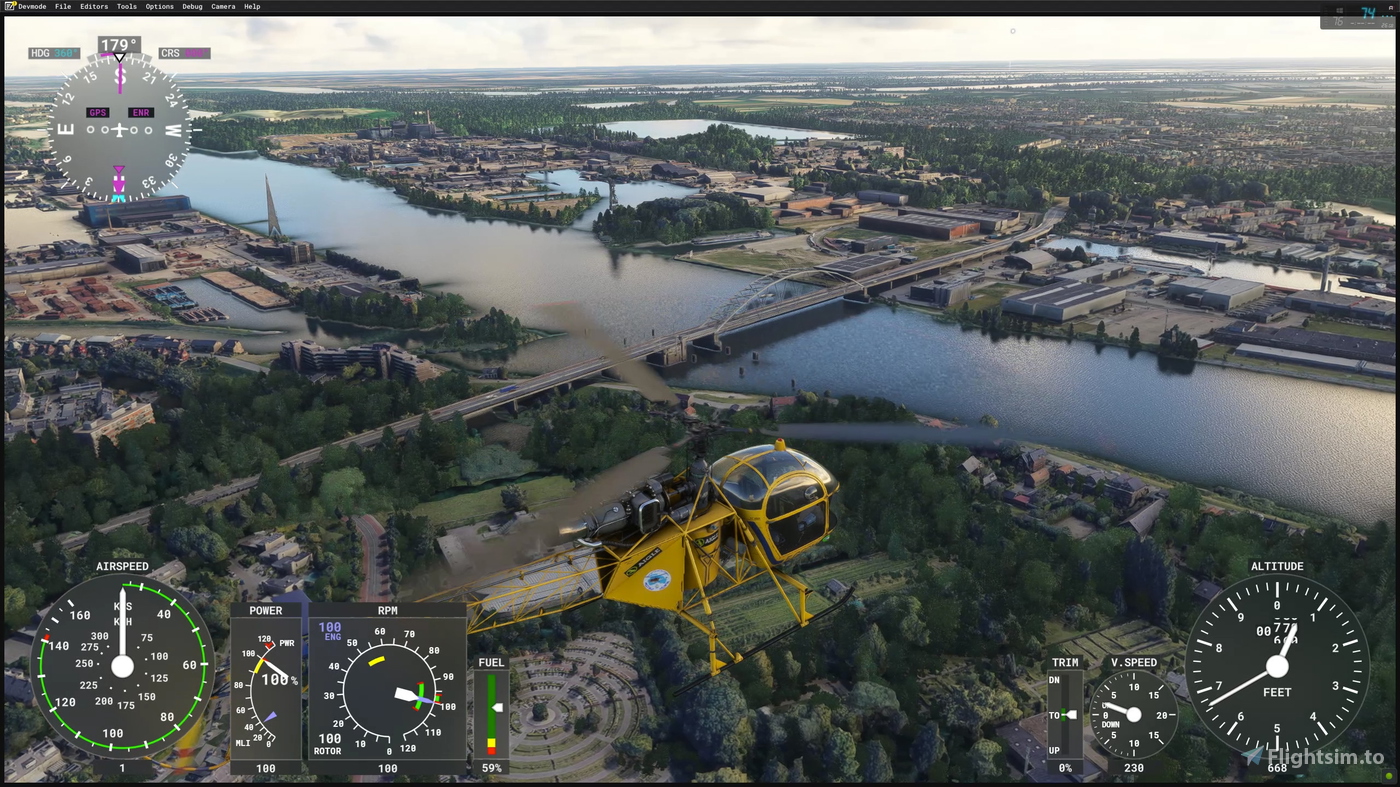Open the Editors menu item
Screen dimensions: 1400x787
[x=93, y=6]
